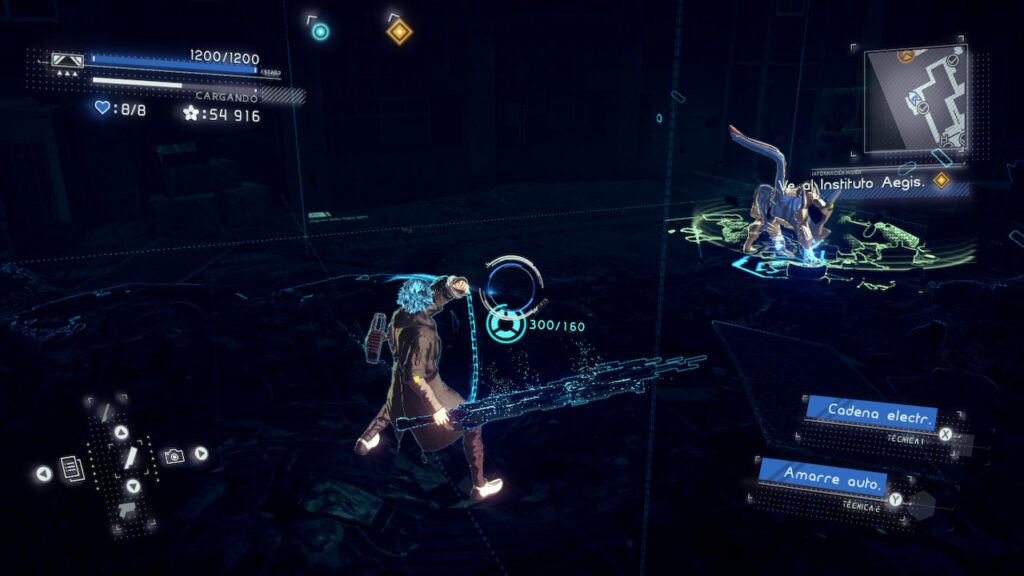Viewport: 1024px width, 576px height.
Task: Click the Legion status icon beside health
Action: [68, 61]
